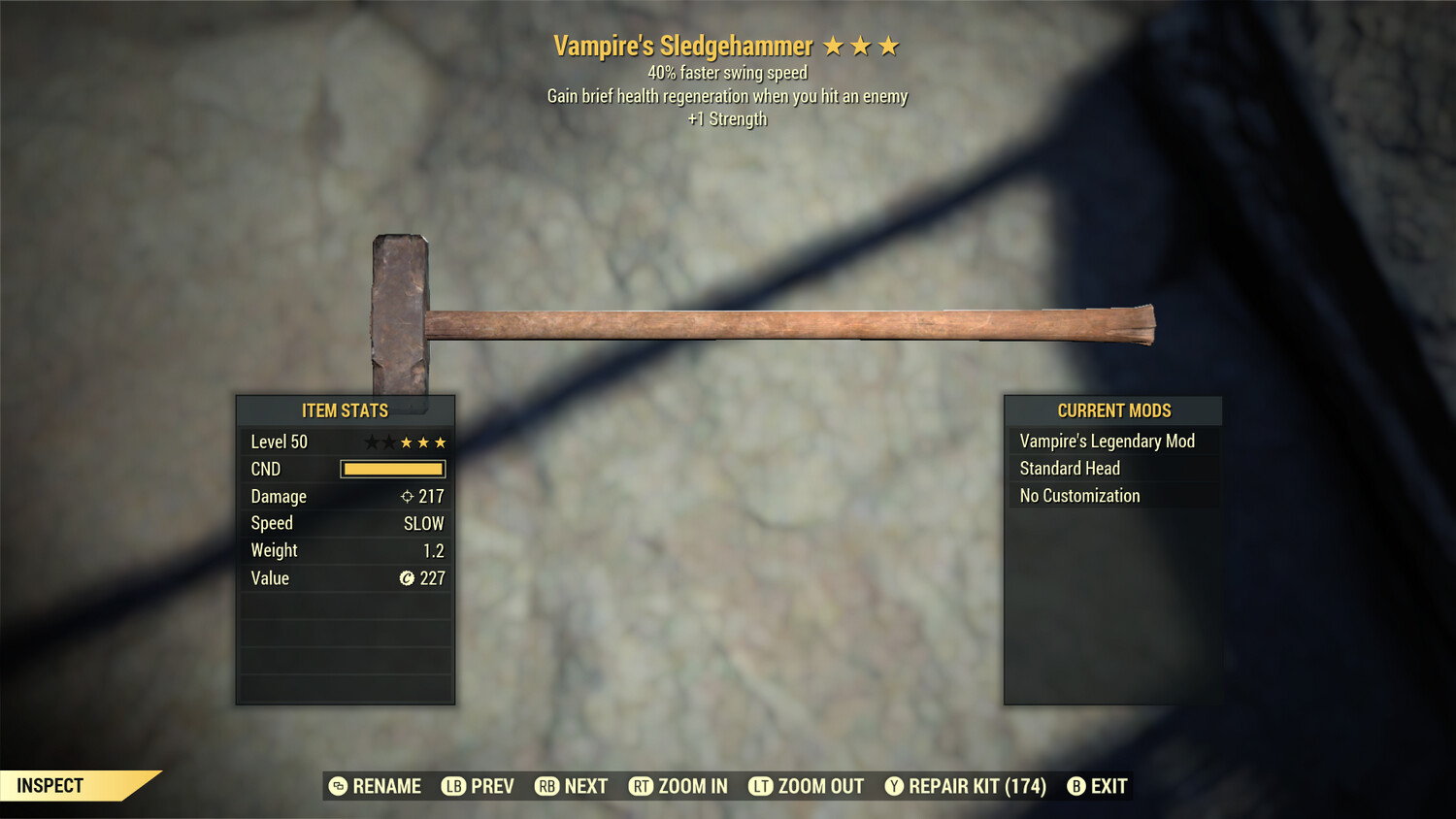The width and height of the screenshot is (1456, 819).
Task: Choose ZOOM OUT in the bottom bar
Action: pos(807,786)
